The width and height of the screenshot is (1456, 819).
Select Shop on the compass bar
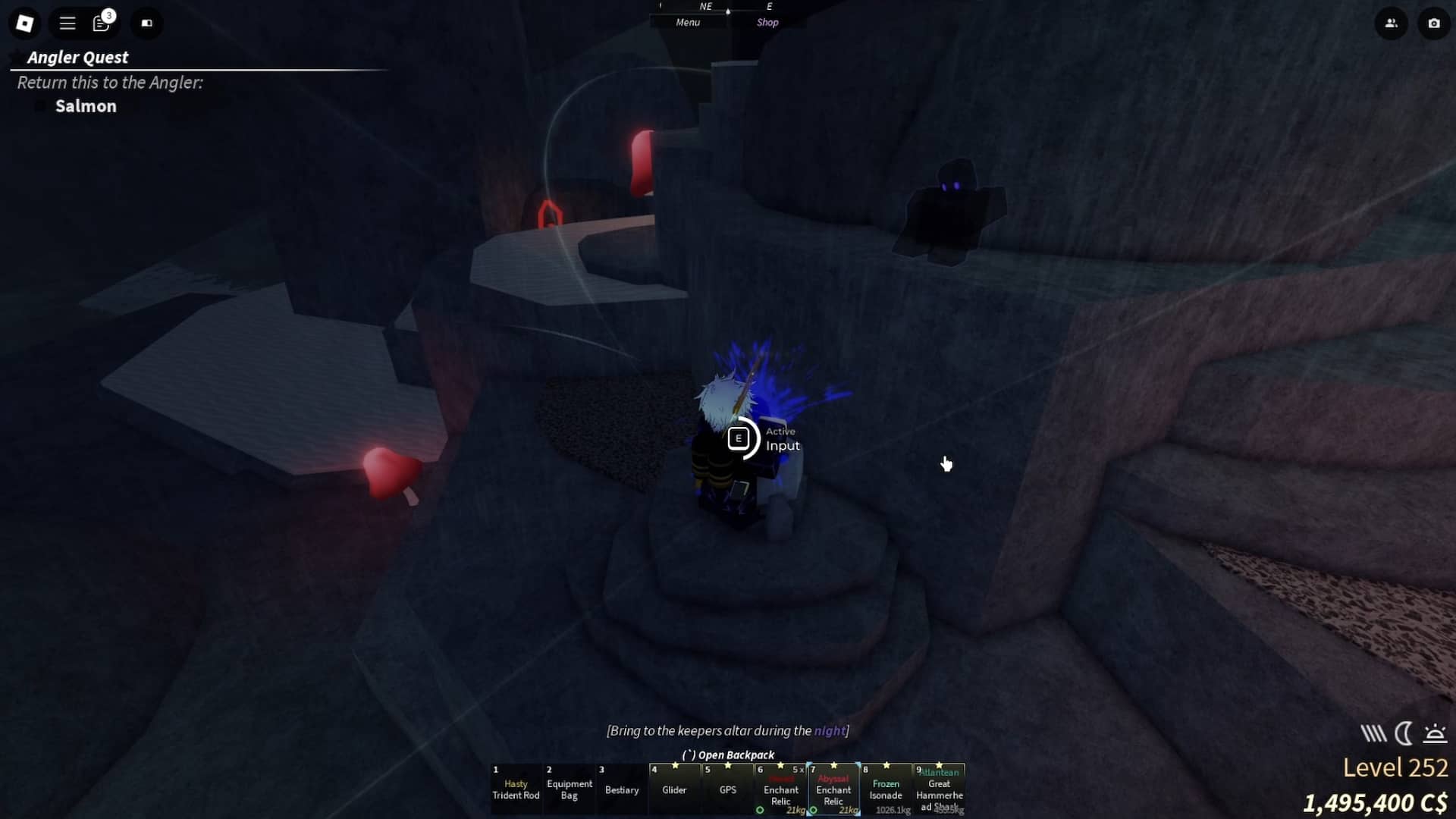767,22
